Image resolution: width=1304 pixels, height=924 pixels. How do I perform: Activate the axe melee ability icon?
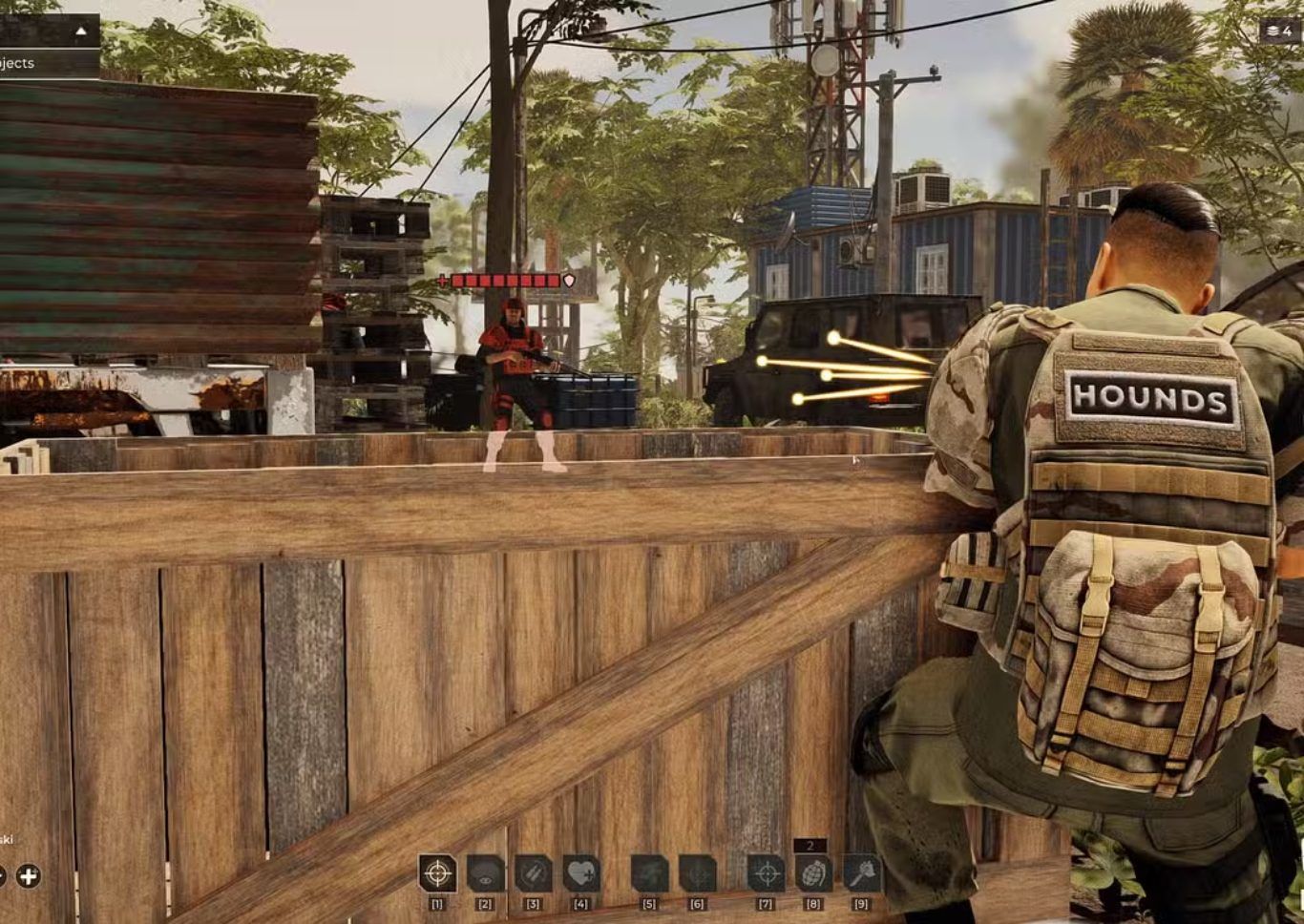pyautogui.click(x=861, y=872)
